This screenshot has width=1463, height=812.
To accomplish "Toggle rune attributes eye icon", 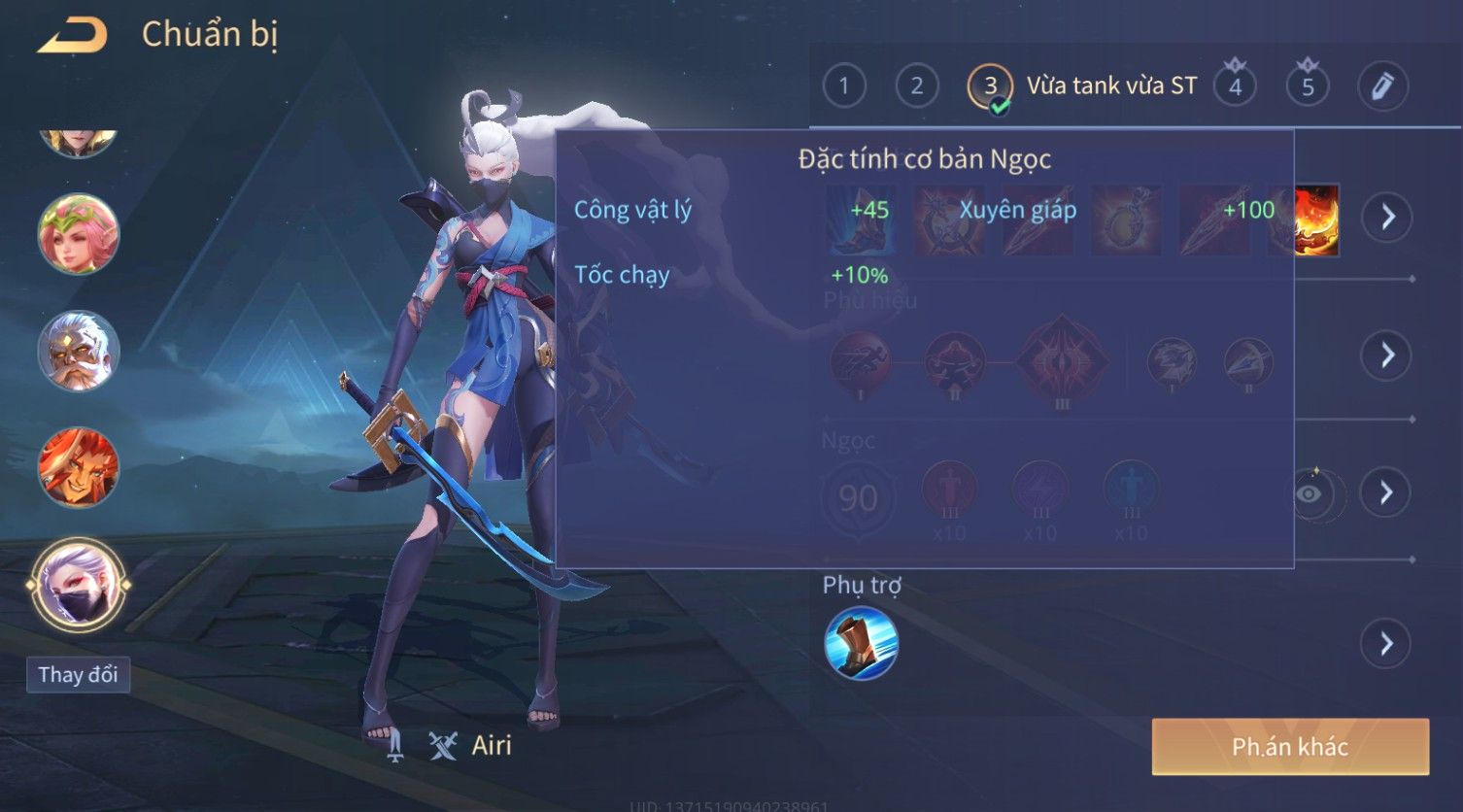I will (1310, 493).
